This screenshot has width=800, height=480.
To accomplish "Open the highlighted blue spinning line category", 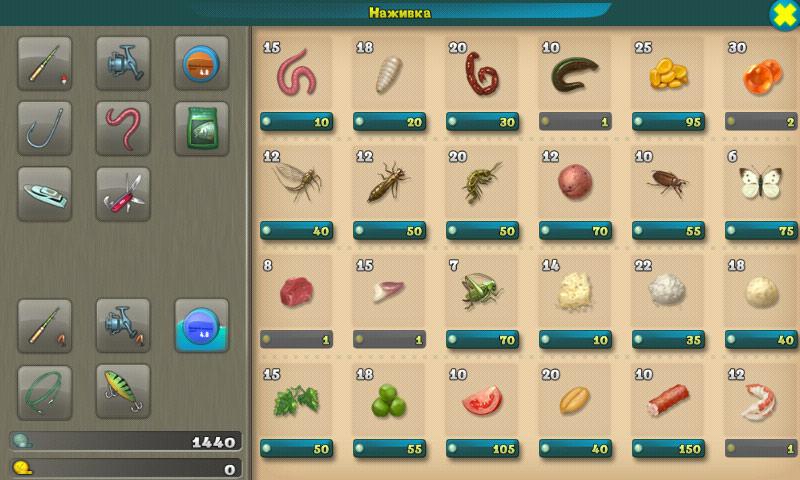I will coord(201,325).
